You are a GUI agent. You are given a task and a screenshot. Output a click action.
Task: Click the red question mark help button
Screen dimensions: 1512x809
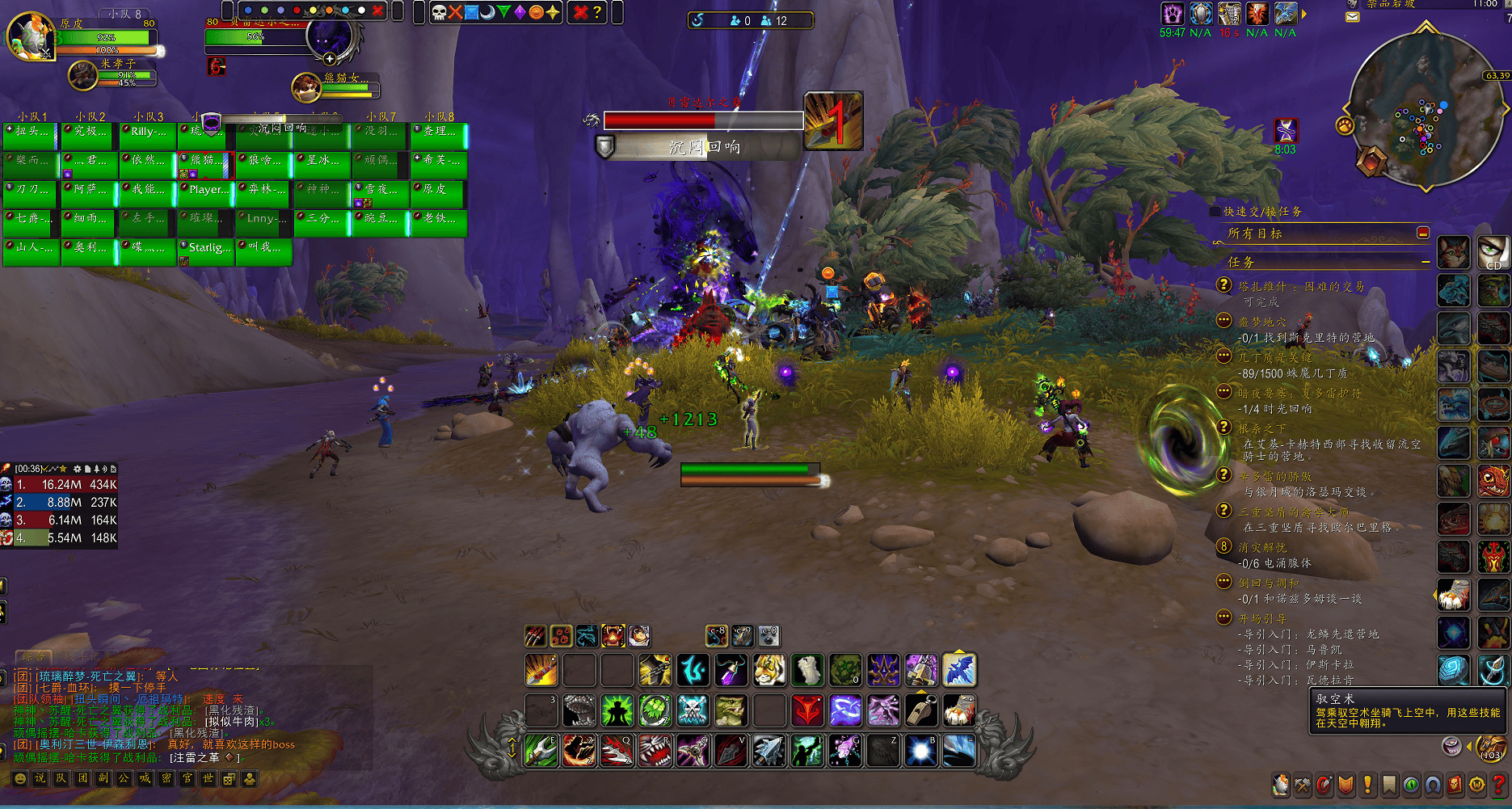1499,785
